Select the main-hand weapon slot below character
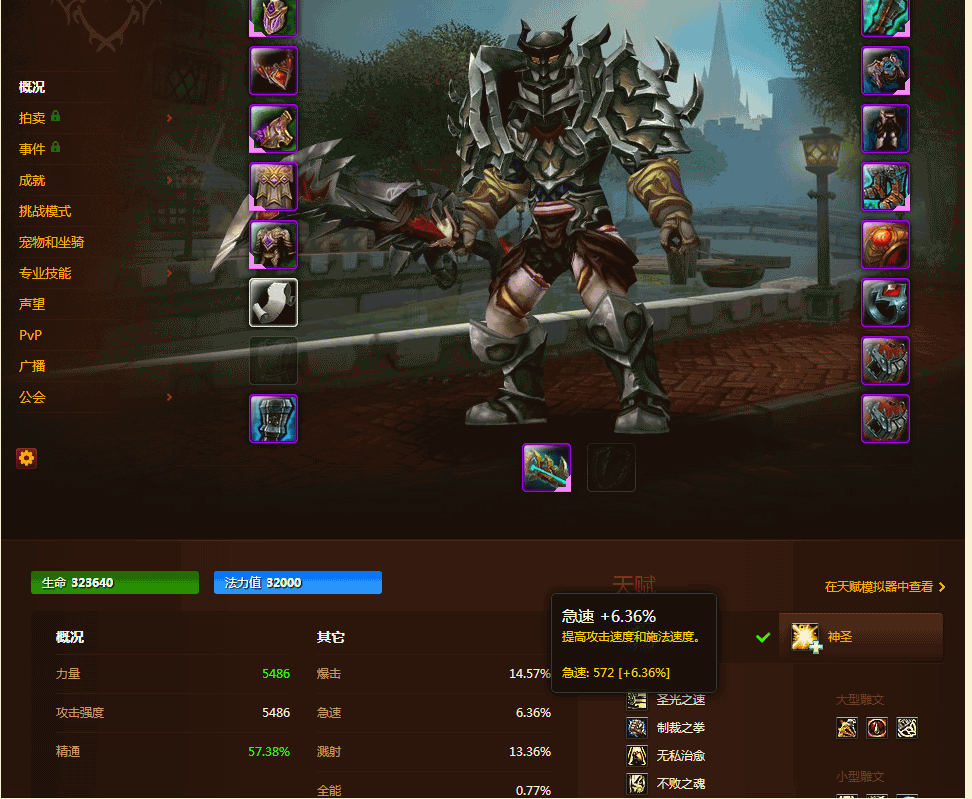 (546, 467)
